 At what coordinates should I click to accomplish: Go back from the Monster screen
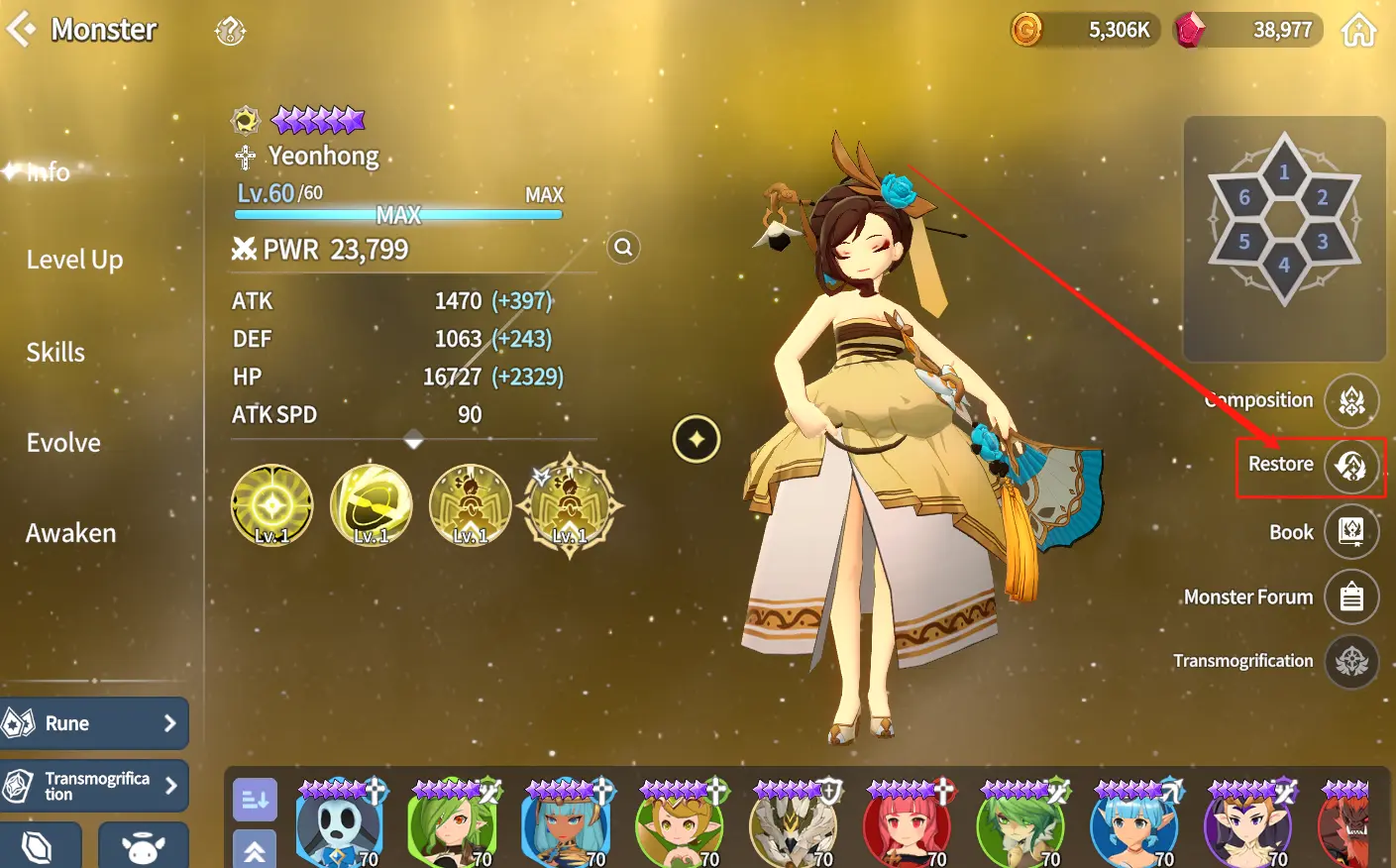22,30
